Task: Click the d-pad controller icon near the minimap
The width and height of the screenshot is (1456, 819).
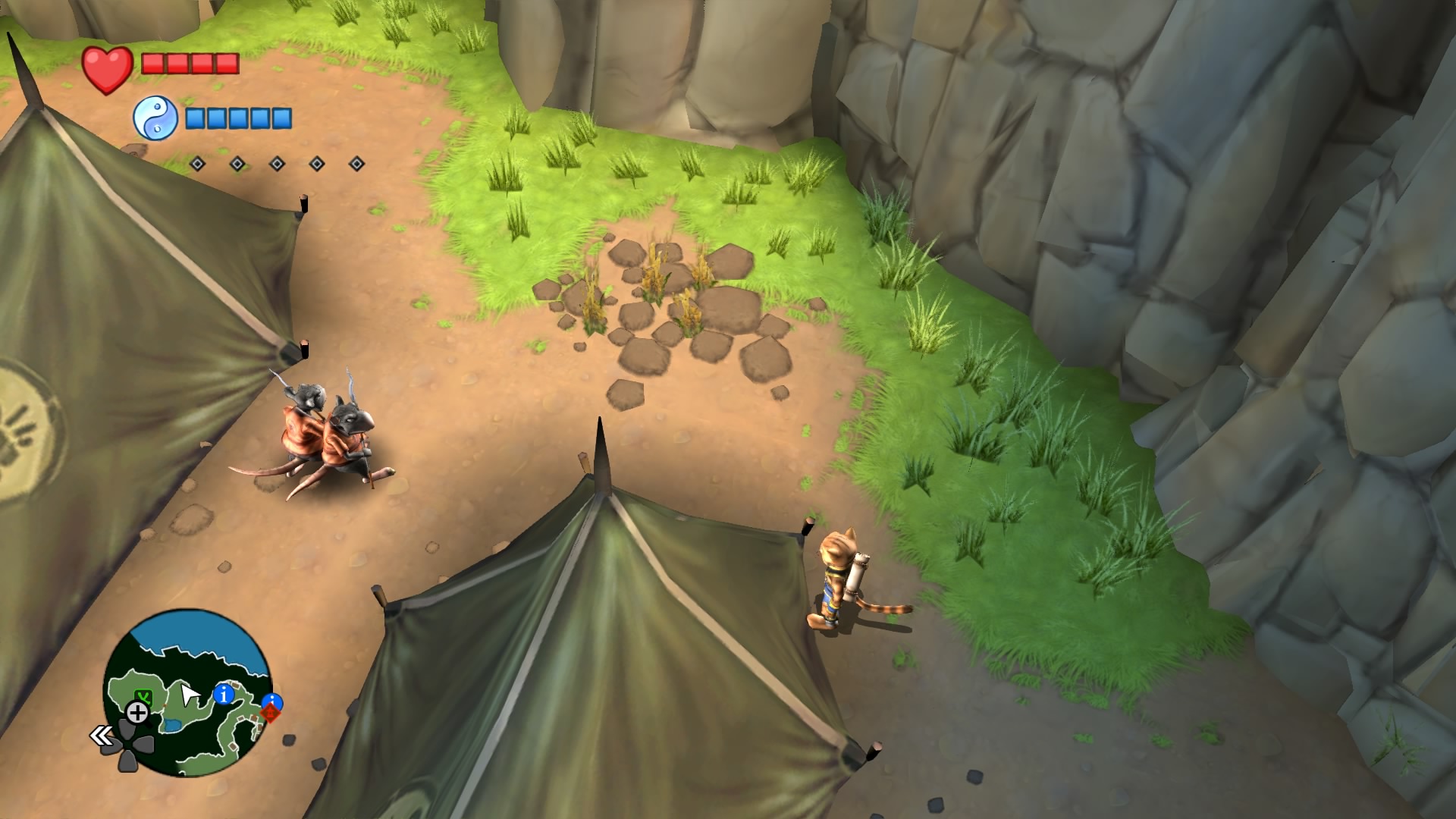Action: (127, 745)
